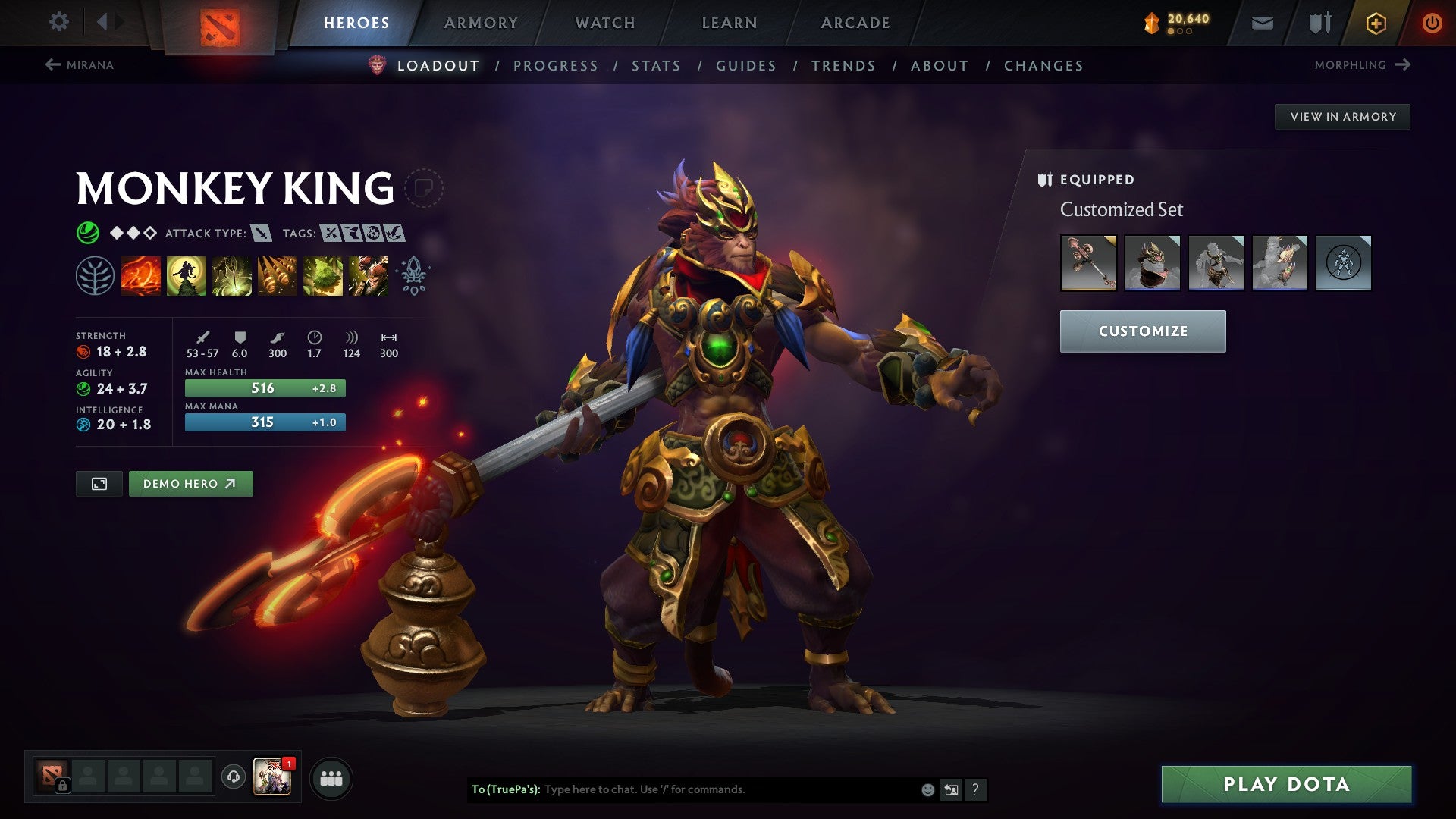
Task: Expand the full-screen hero preview icon
Action: [101, 483]
